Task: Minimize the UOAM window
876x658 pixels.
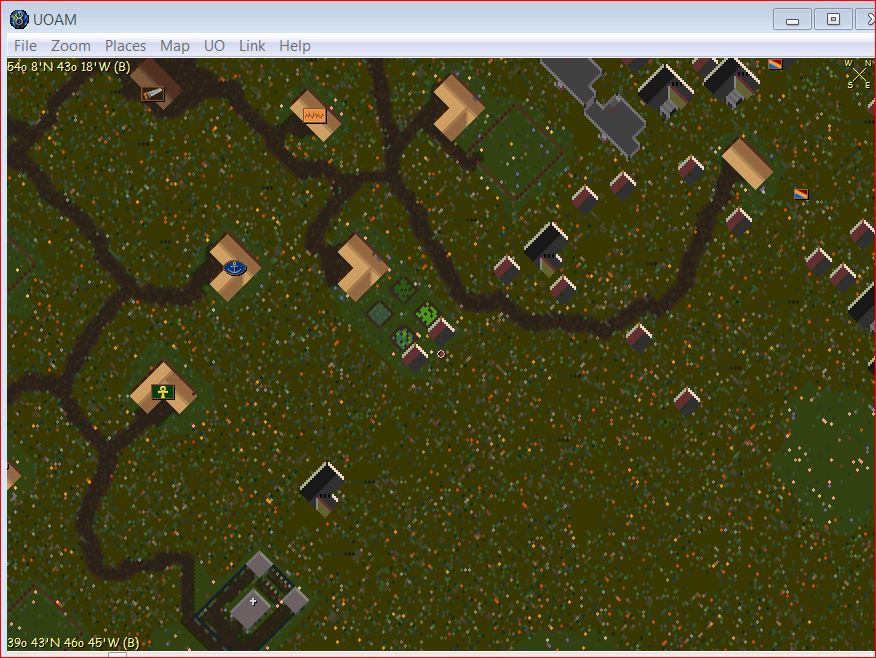Action: [793, 19]
